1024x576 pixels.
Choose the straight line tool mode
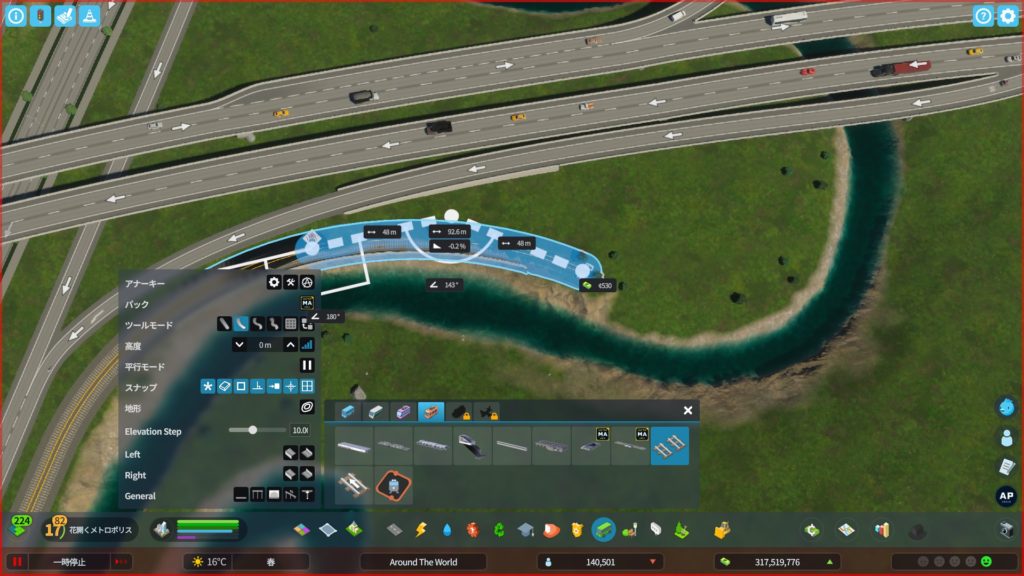pyautogui.click(x=225, y=324)
